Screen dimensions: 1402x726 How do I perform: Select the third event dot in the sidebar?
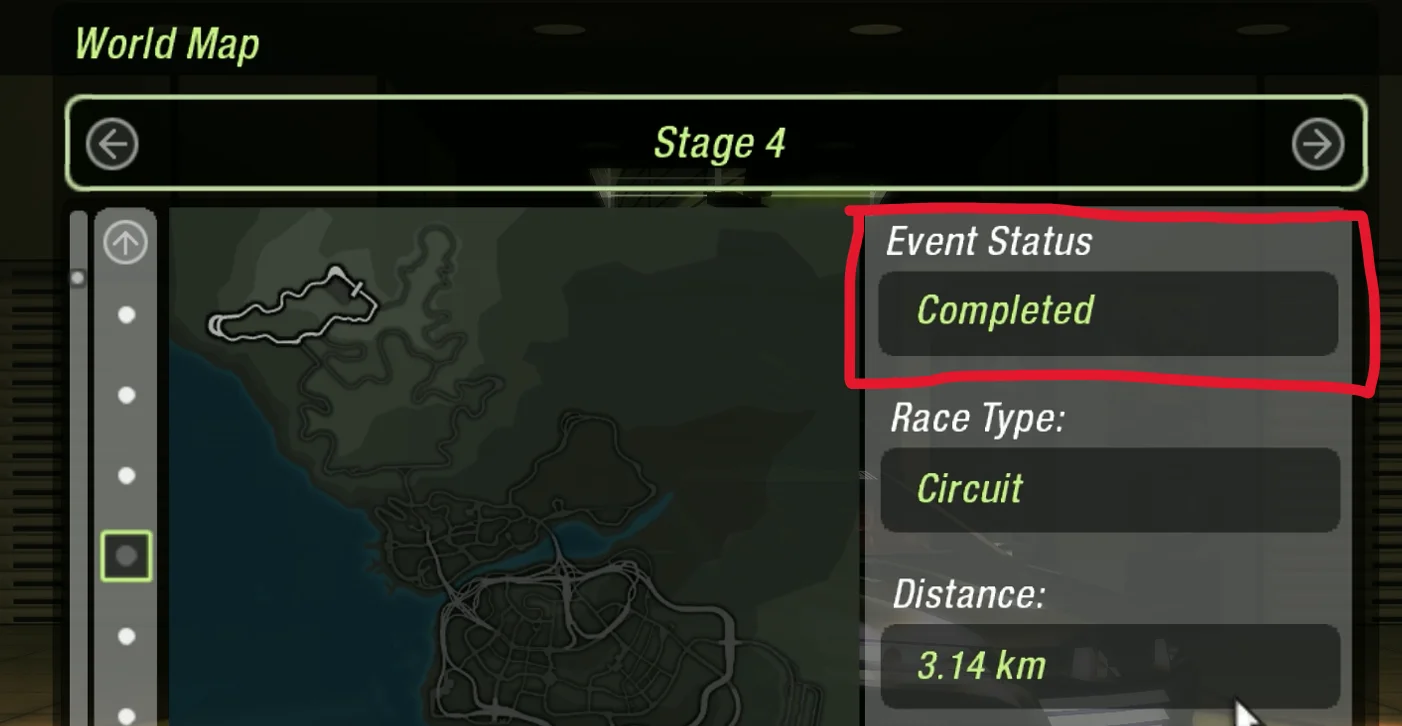[126, 475]
